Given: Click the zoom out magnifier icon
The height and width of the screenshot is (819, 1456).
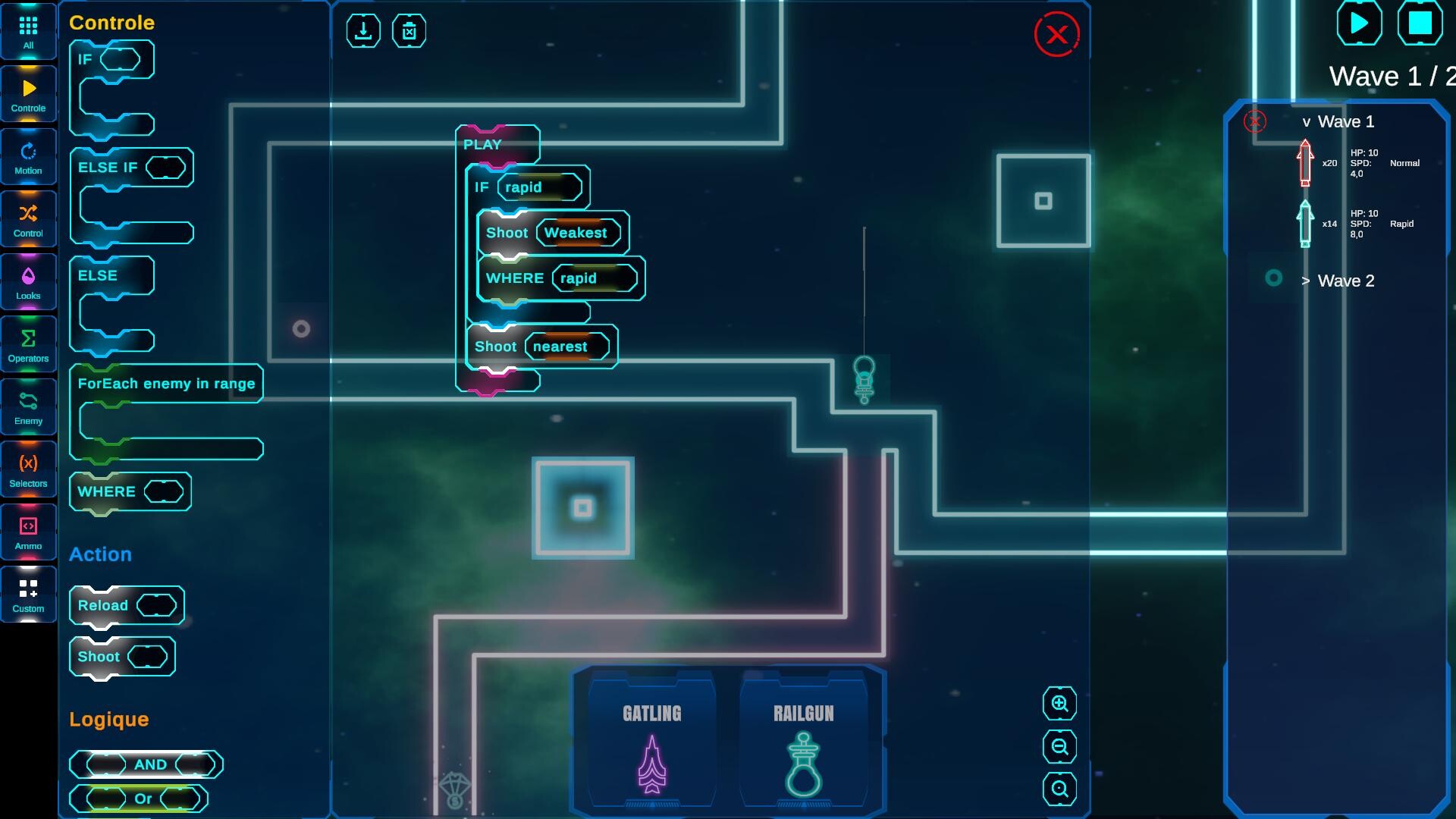Looking at the screenshot, I should pos(1059,748).
